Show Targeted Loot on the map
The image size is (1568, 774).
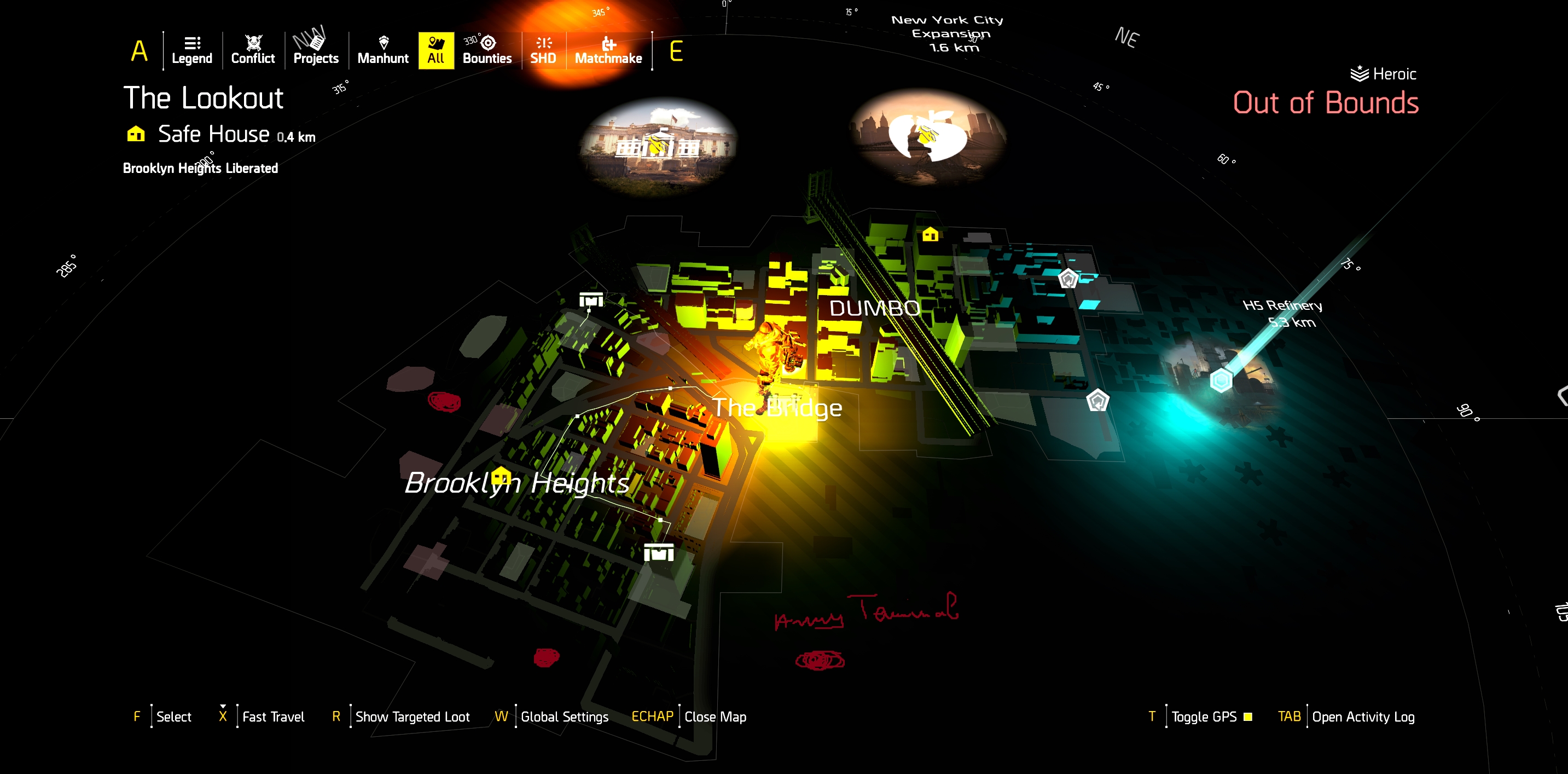click(412, 717)
